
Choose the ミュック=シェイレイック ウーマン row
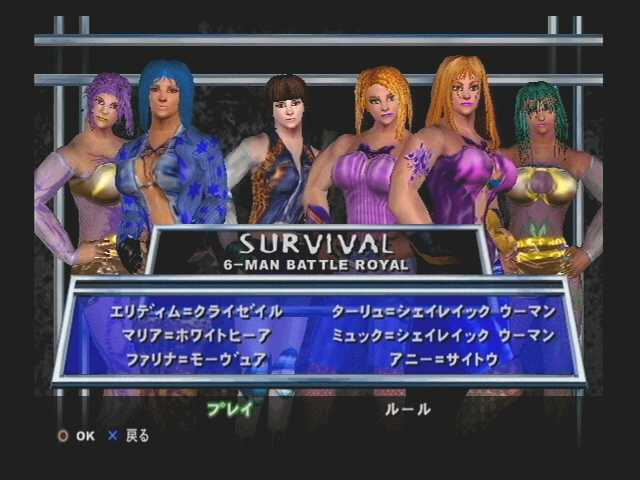[x=442, y=336]
